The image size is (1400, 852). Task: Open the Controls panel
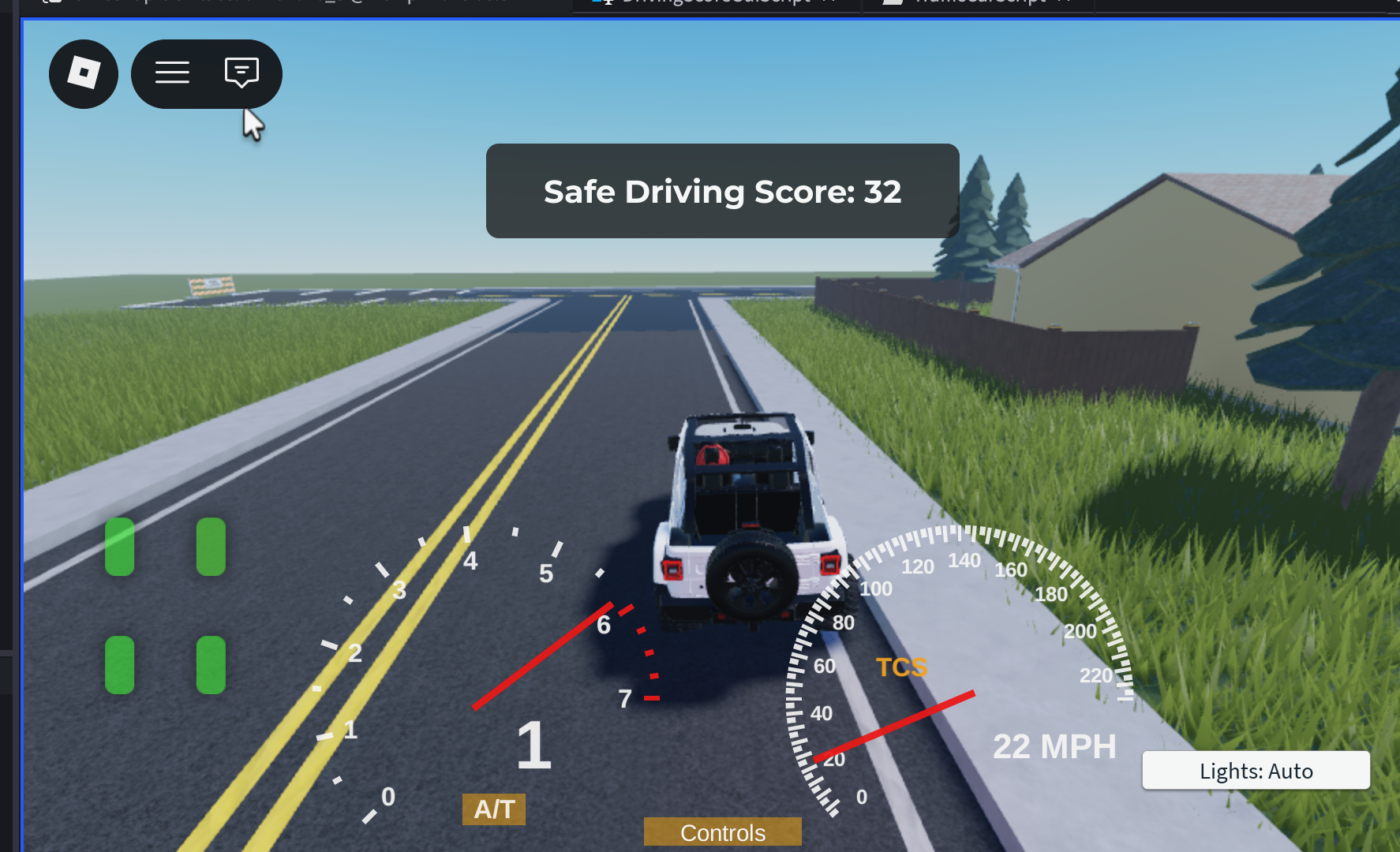click(722, 832)
